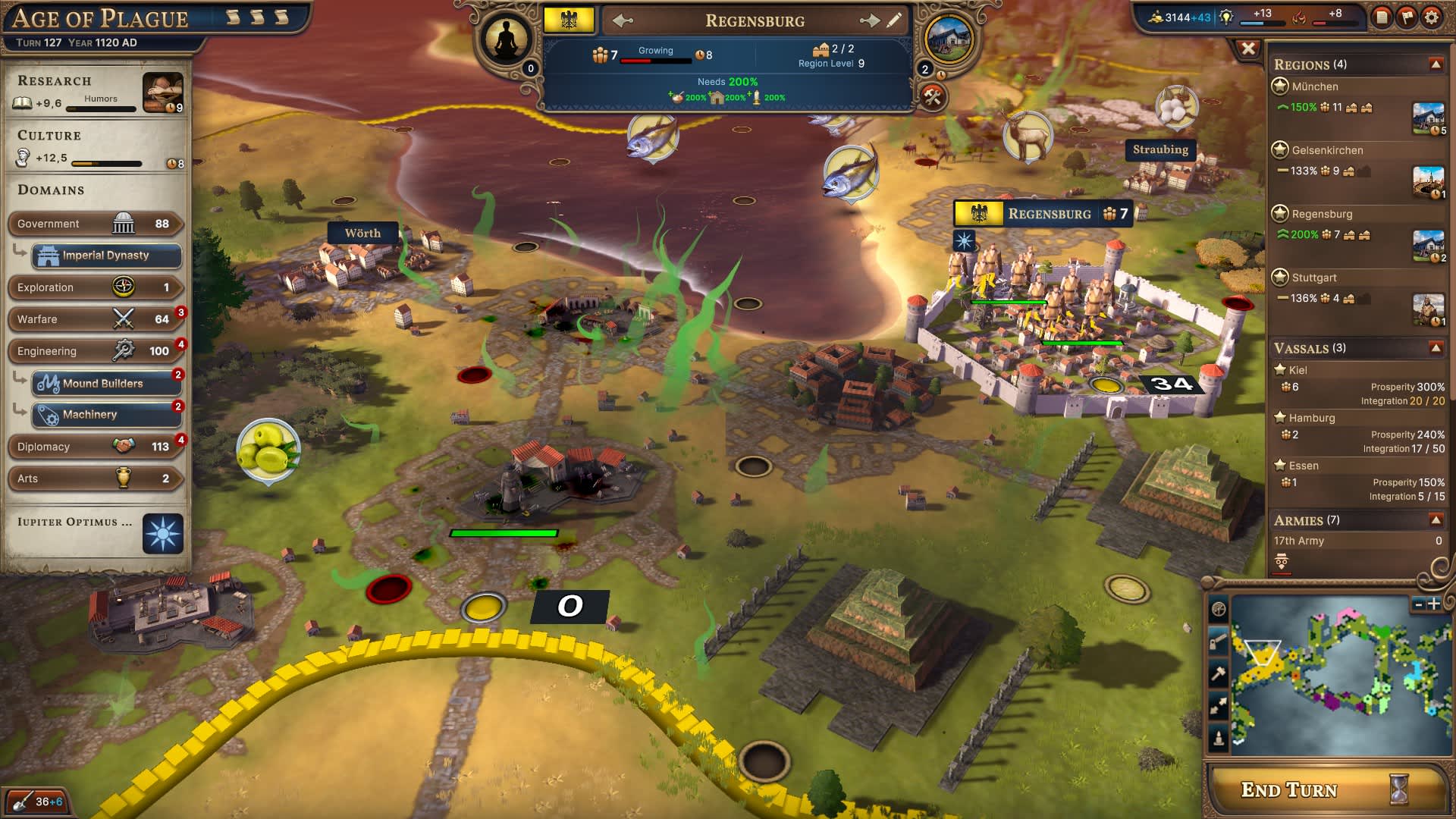The width and height of the screenshot is (1456, 819).
Task: Zoom in the minimap with plus
Action: [x=1434, y=604]
